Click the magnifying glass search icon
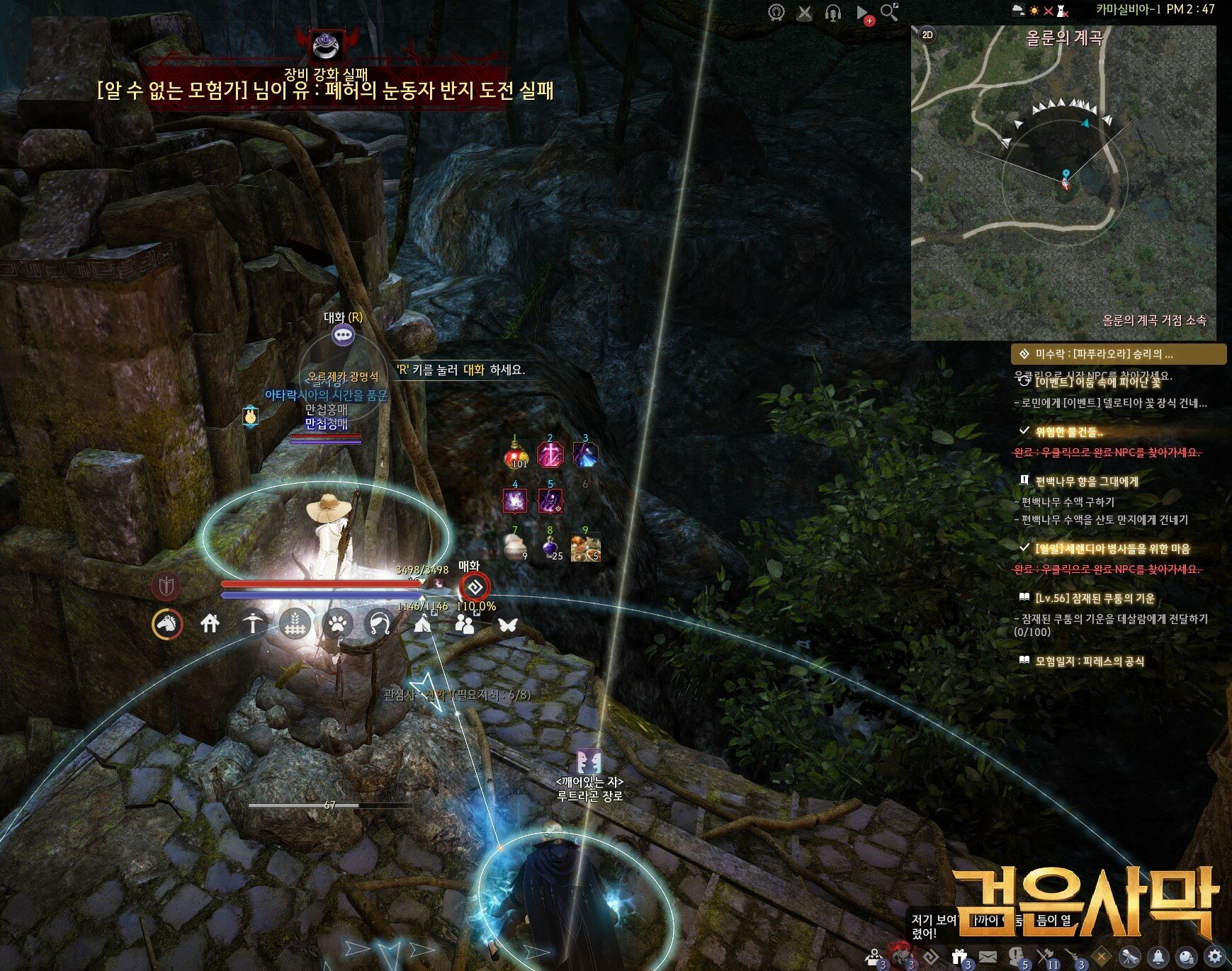 point(889,12)
